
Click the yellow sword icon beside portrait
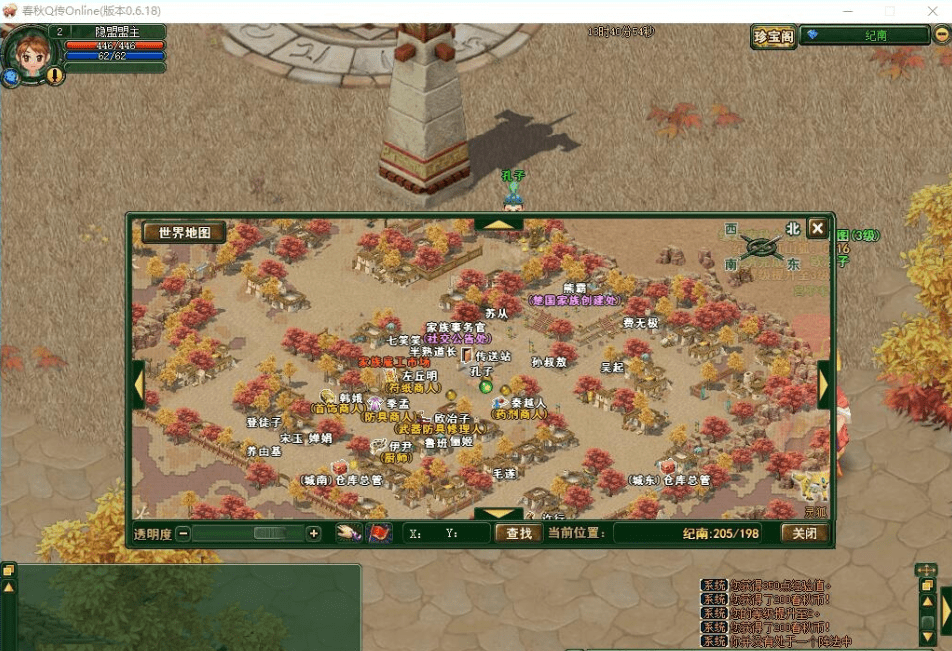(x=55, y=75)
